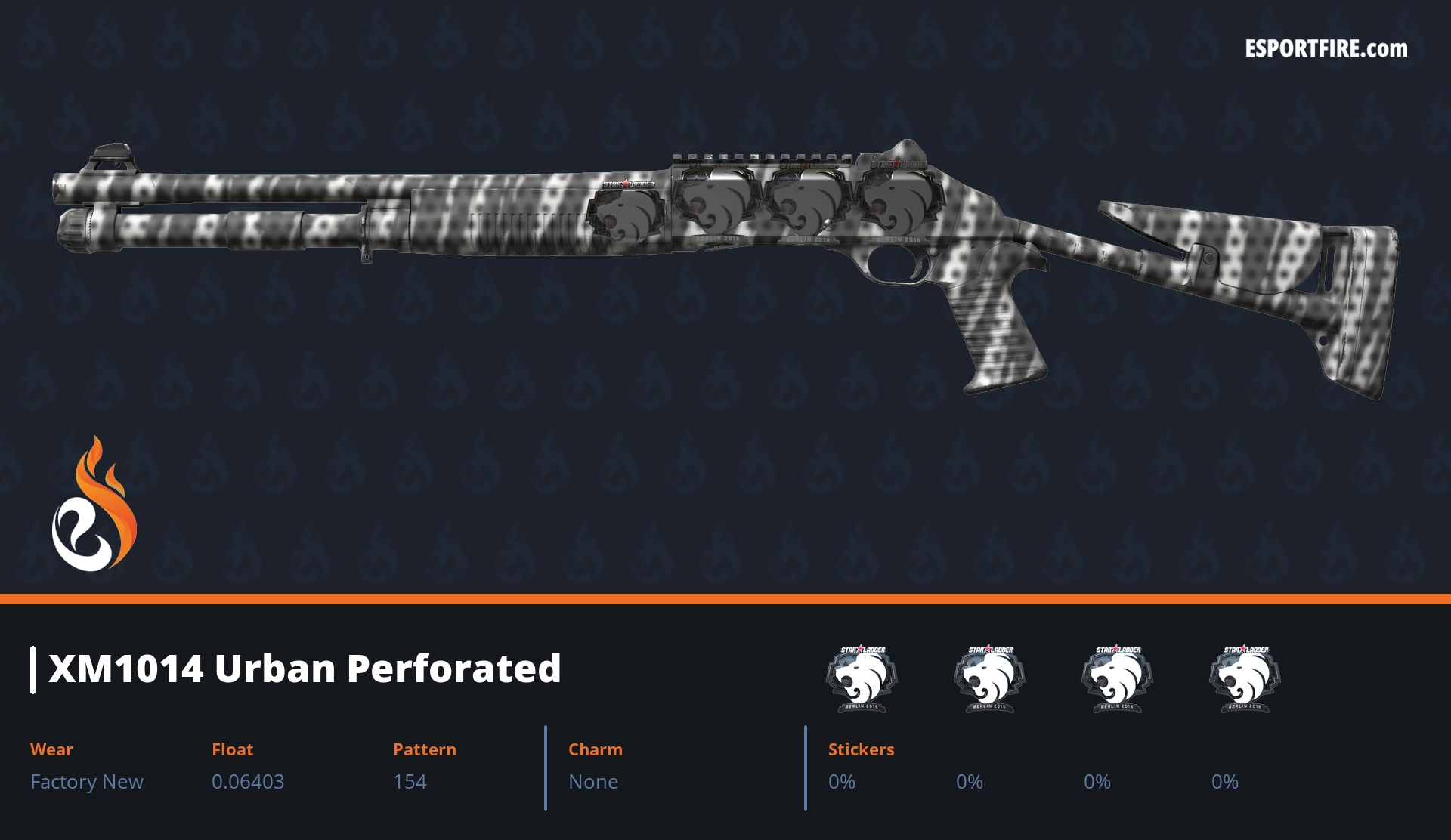This screenshot has height=840, width=1451.
Task: Open the ESPORTFIRE.com site link
Action: (1326, 49)
